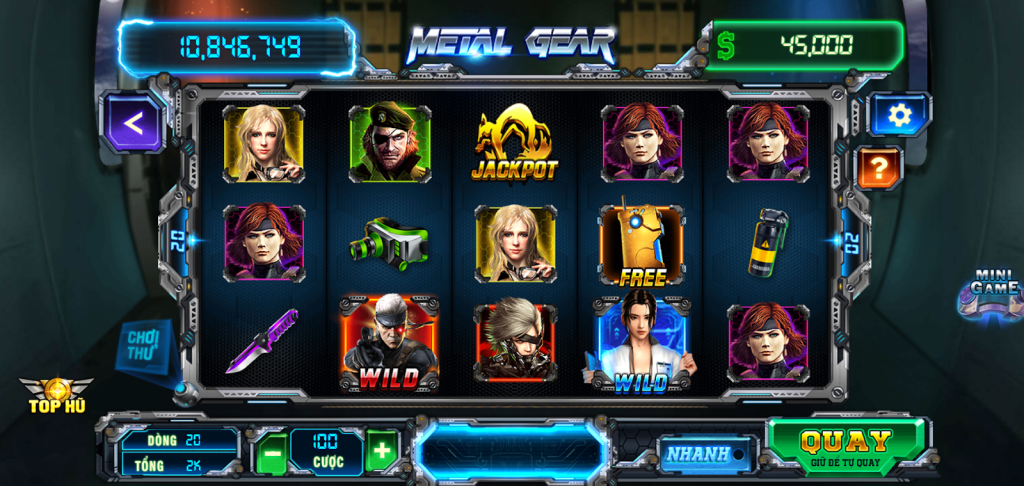Spin the reels with the QUAY button

(846, 446)
